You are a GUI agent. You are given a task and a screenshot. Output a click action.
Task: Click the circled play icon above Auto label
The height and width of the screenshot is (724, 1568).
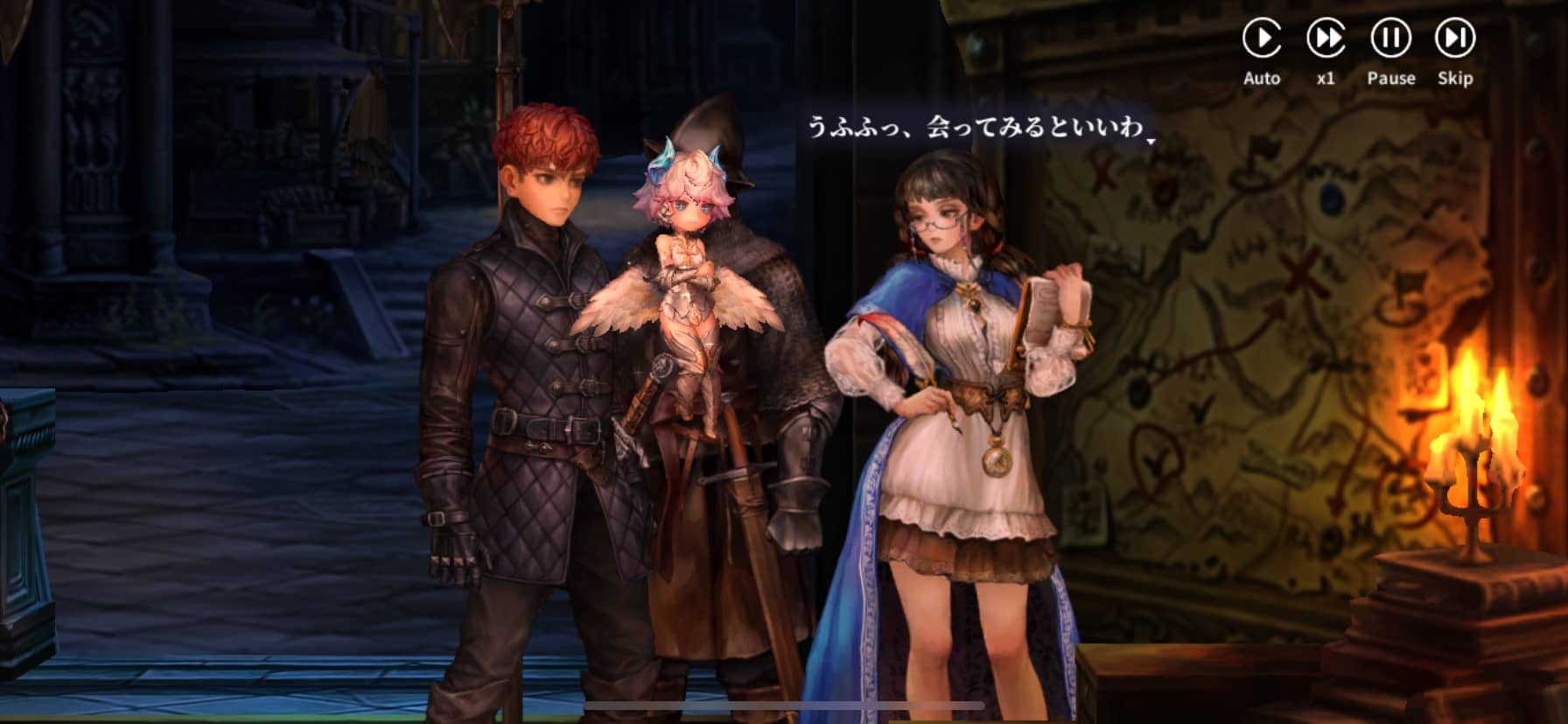[x=1263, y=38]
